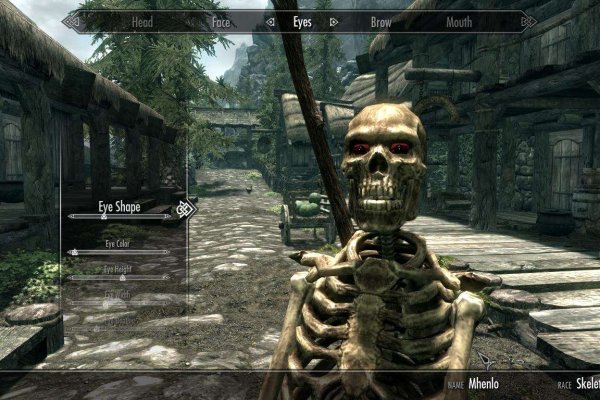Click the left arrow beside Eyes
The width and height of the screenshot is (600, 400).
click(271, 20)
